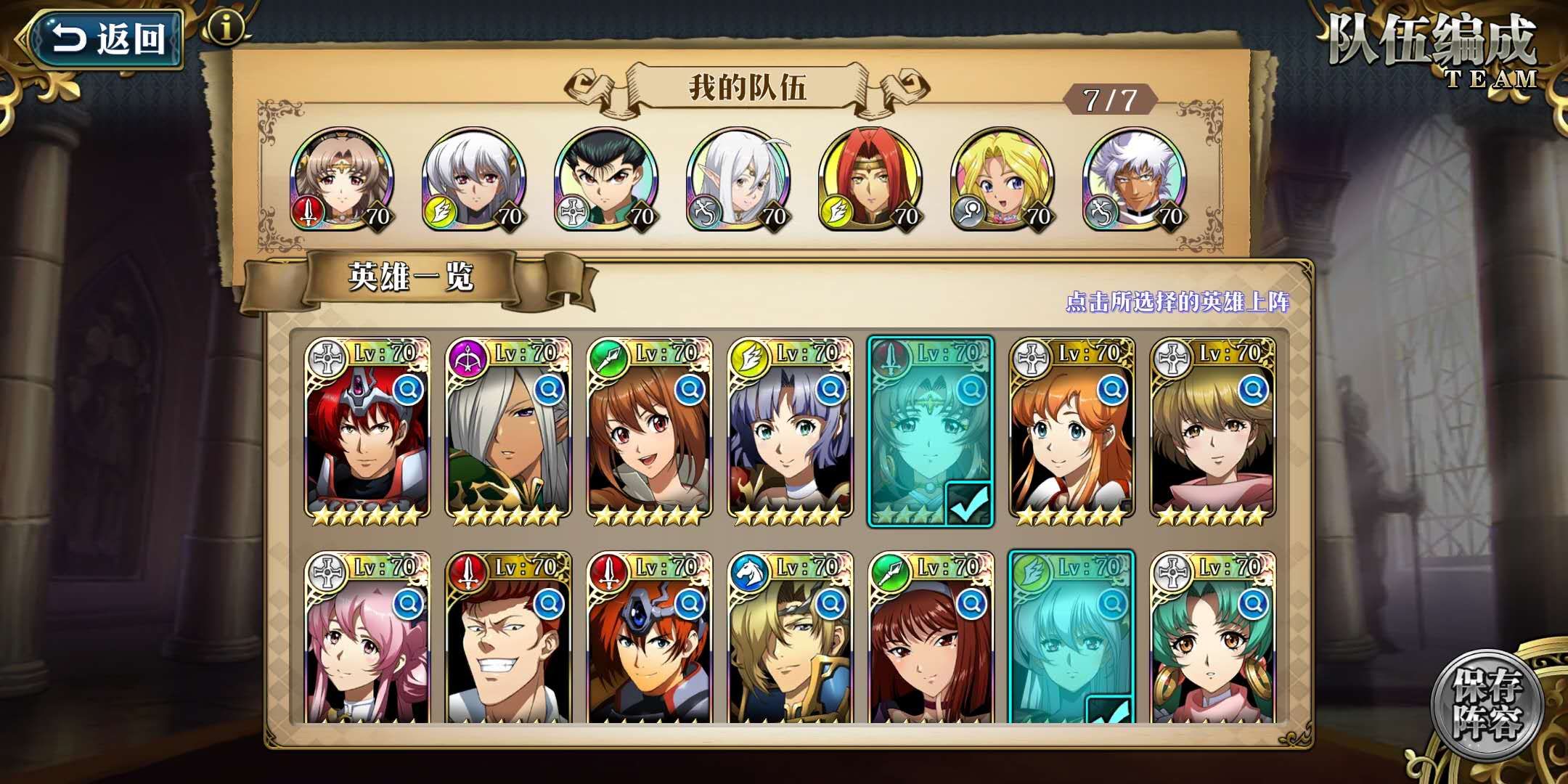The height and width of the screenshot is (784, 1568).
Task: Remove the brown-haired tiara girl from the team
Action: pos(342,180)
